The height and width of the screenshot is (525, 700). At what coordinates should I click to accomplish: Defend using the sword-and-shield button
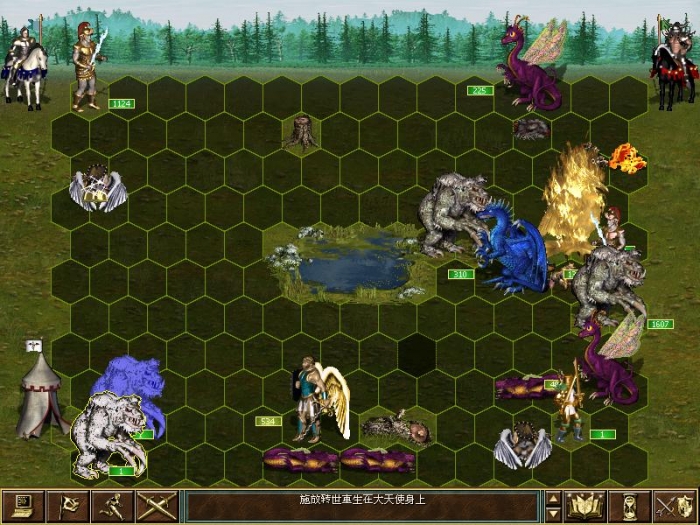point(675,506)
